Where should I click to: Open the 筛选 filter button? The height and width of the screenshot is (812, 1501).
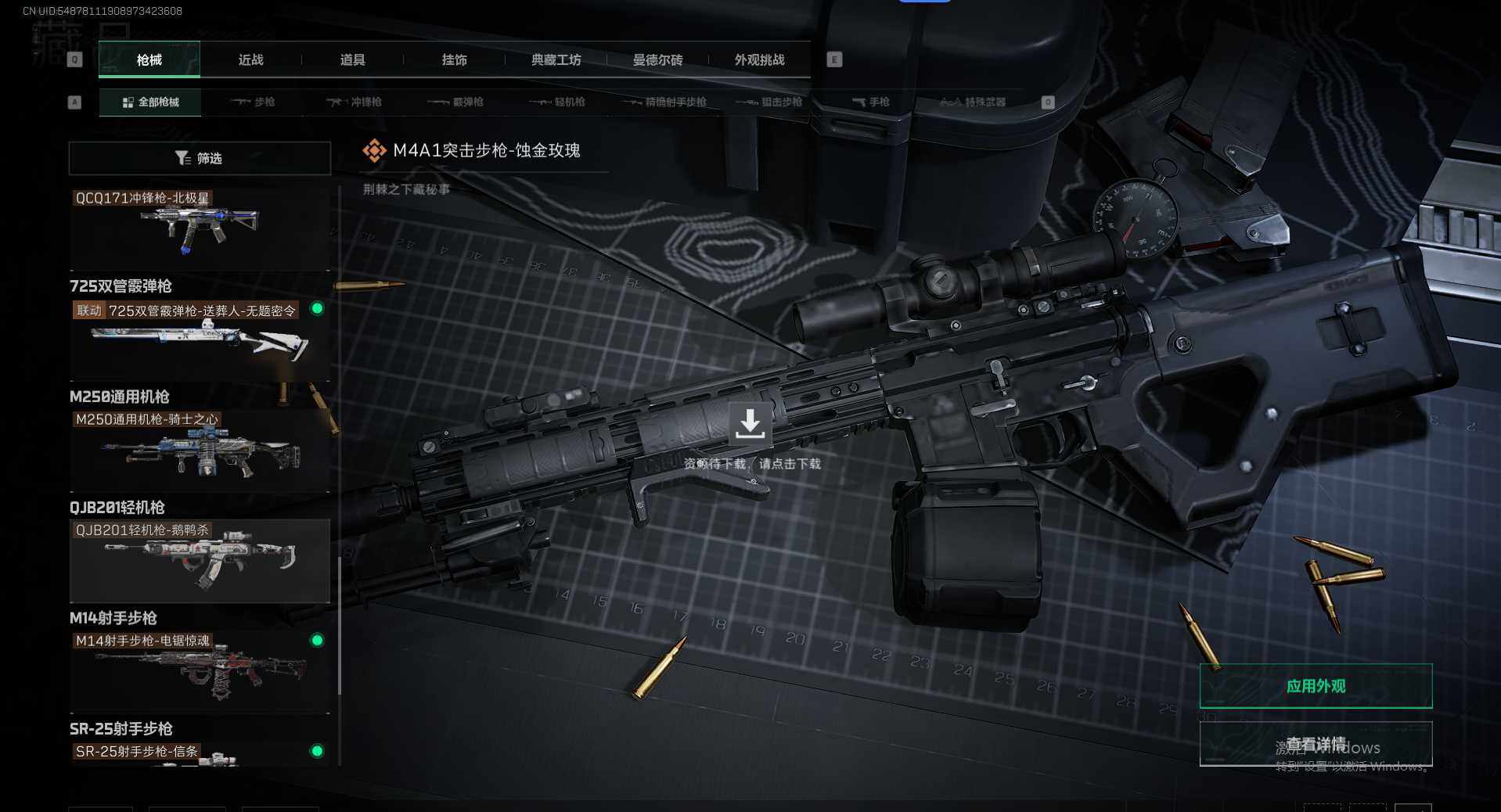200,159
